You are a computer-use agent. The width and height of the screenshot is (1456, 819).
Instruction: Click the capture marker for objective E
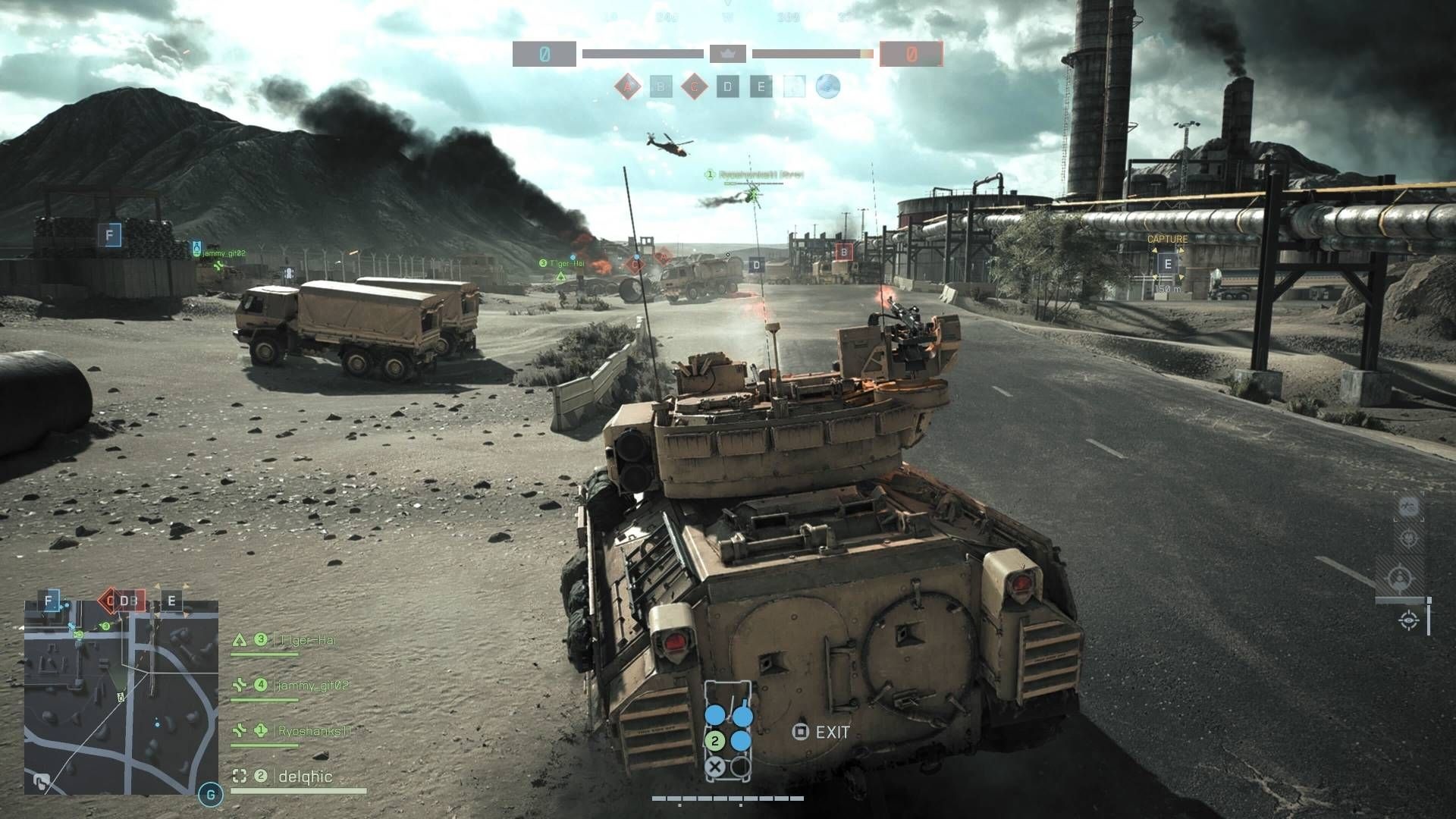[x=1167, y=264]
